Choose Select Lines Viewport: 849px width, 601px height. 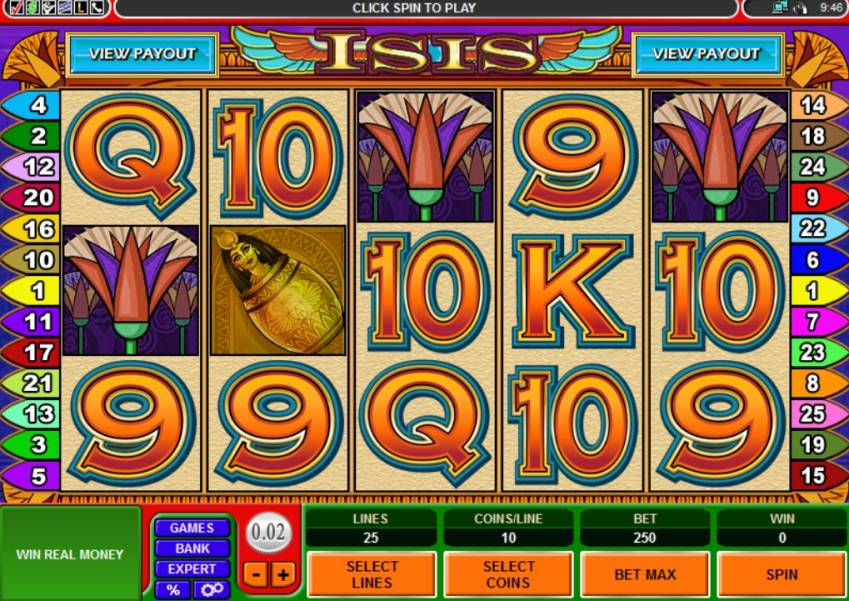tap(372, 574)
